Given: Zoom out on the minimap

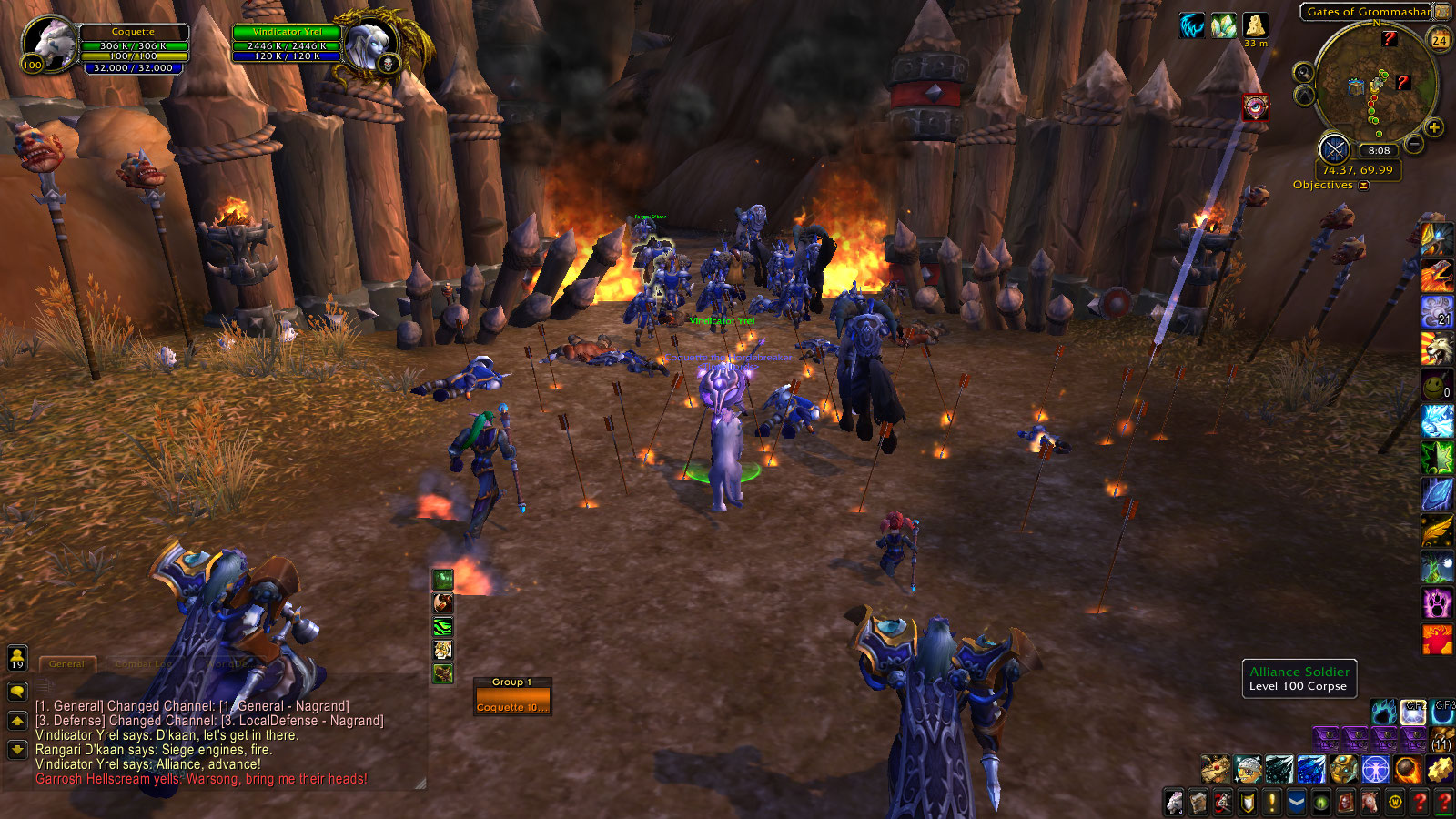Looking at the screenshot, I should click(x=1414, y=144).
